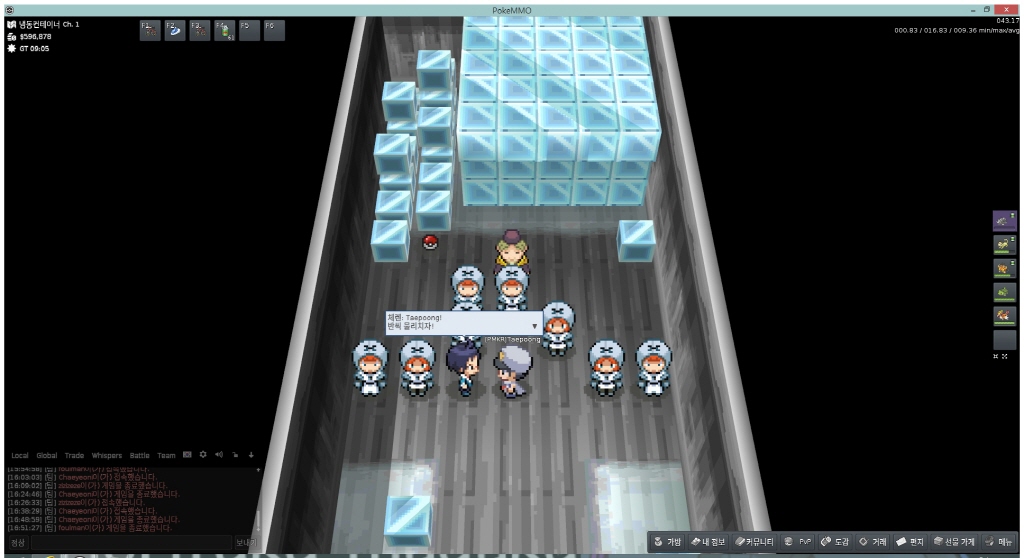Open the 가방 bag menu
The height and width of the screenshot is (558, 1024).
click(668, 542)
